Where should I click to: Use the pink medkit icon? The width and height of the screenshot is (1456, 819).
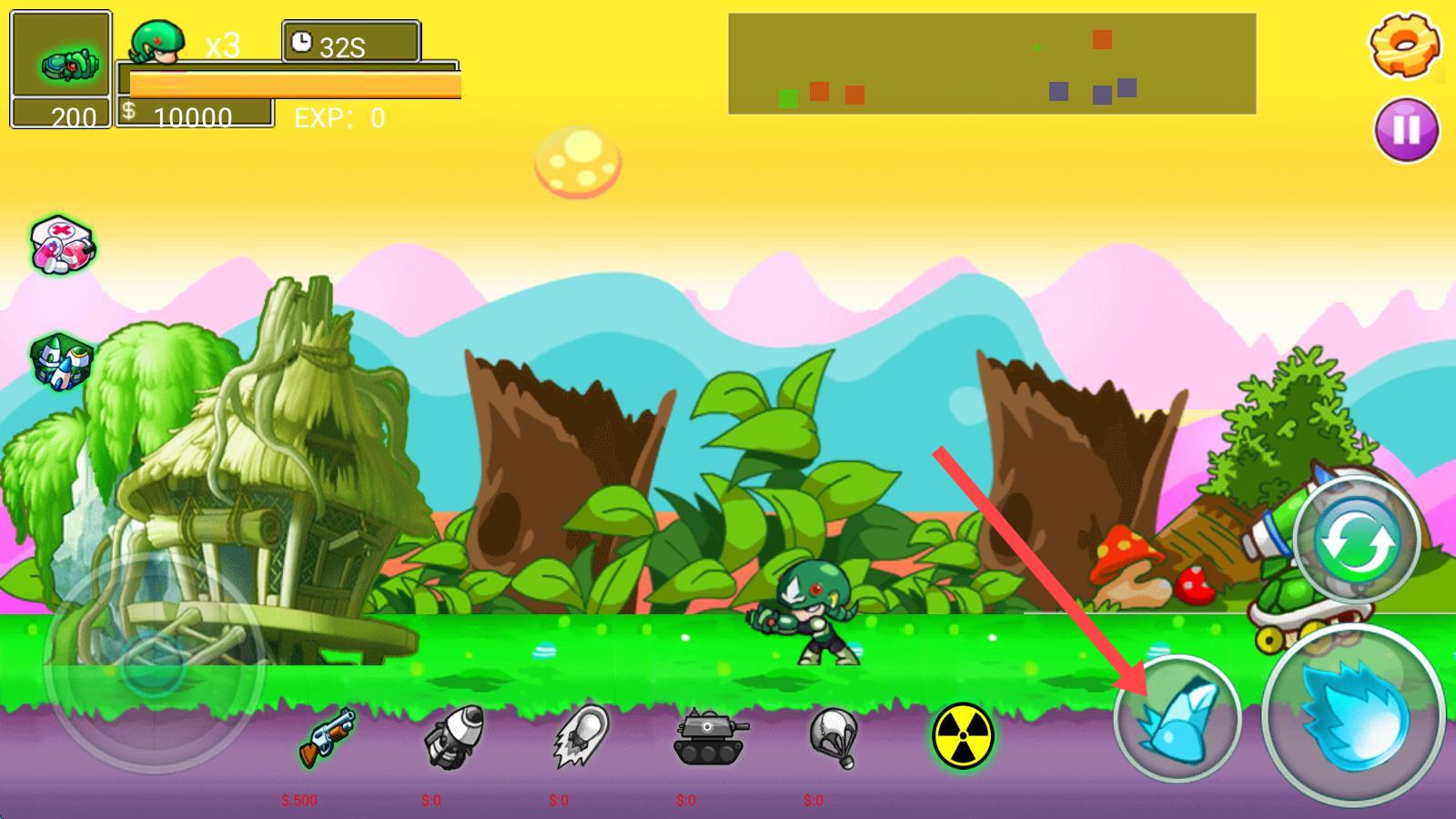[62, 246]
